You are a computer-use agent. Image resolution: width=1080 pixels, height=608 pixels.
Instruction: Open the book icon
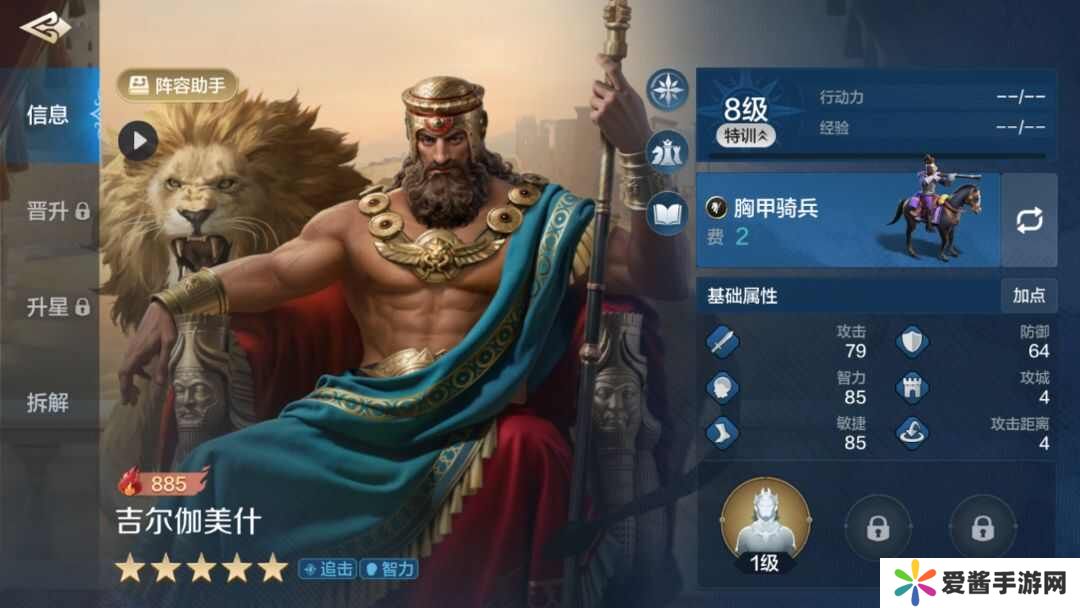666,212
